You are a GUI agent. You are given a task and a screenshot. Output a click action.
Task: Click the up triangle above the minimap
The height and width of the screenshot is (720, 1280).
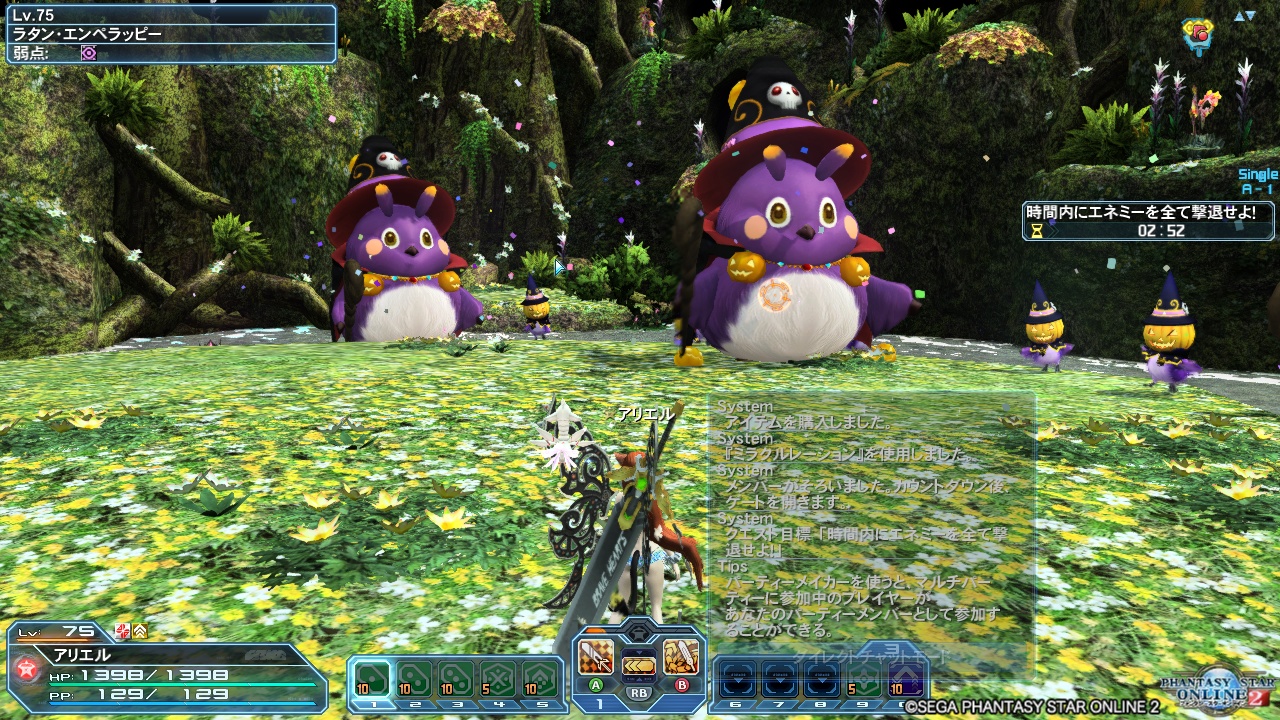[1239, 16]
